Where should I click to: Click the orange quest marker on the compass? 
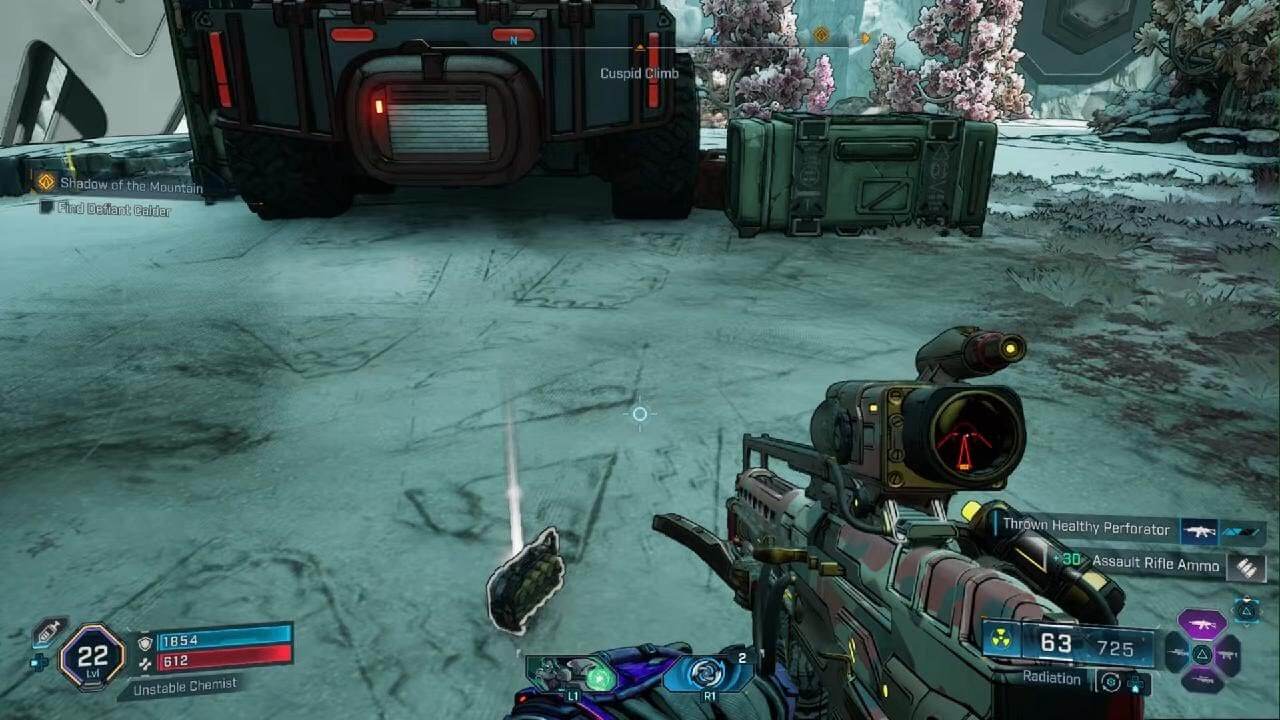click(820, 36)
